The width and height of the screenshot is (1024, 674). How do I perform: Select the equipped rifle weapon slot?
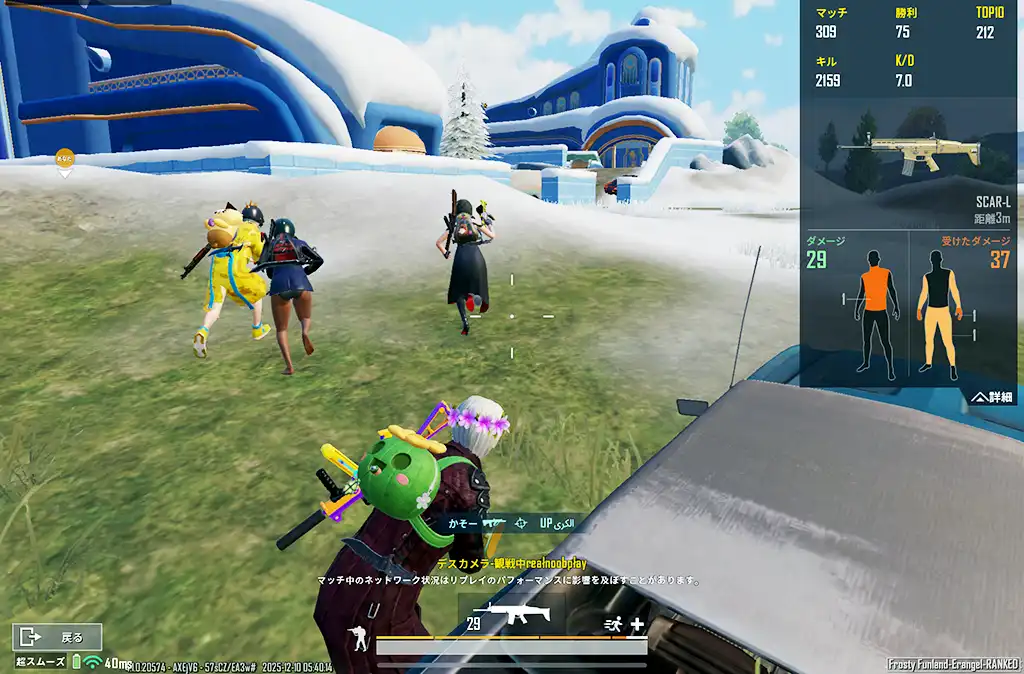tap(511, 614)
